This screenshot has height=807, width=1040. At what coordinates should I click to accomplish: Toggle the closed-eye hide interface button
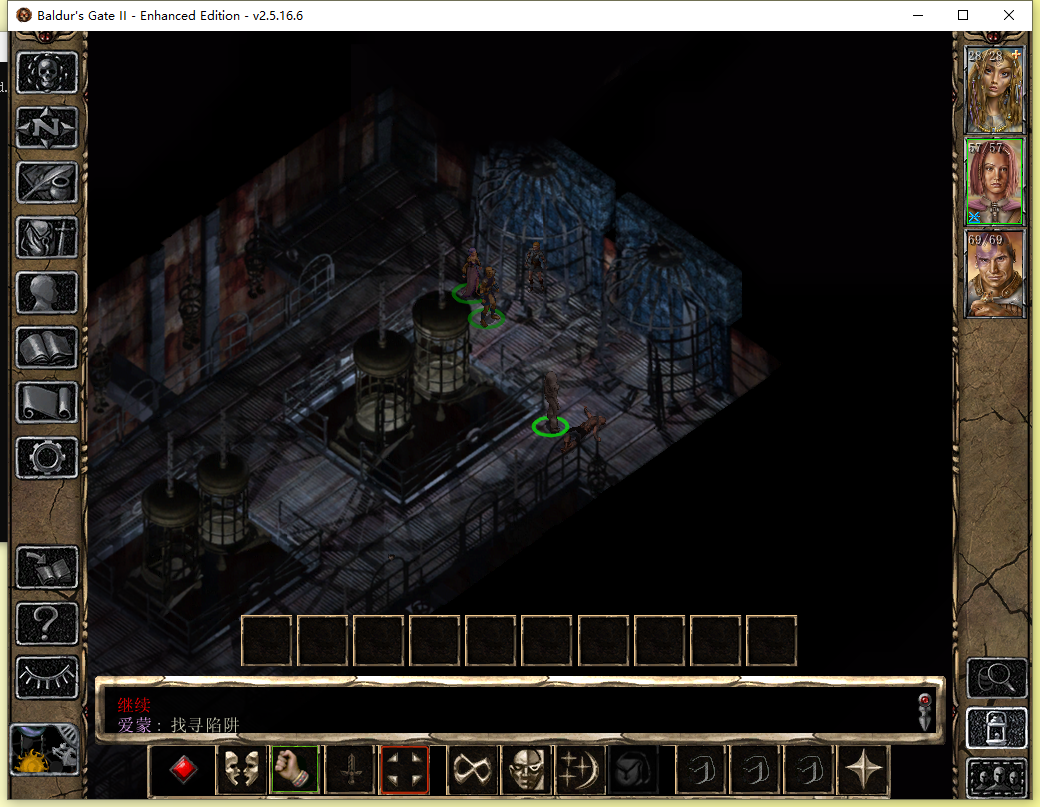(47, 677)
